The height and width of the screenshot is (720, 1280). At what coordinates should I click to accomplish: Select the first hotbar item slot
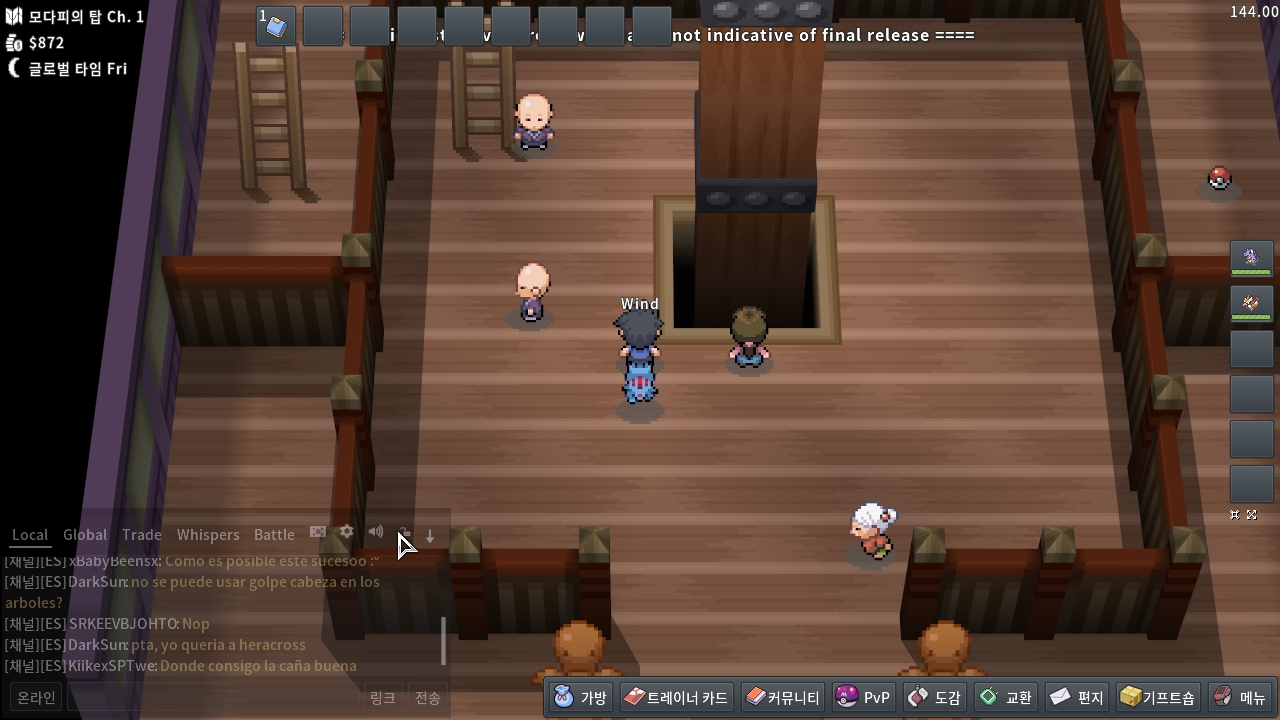coord(276,27)
